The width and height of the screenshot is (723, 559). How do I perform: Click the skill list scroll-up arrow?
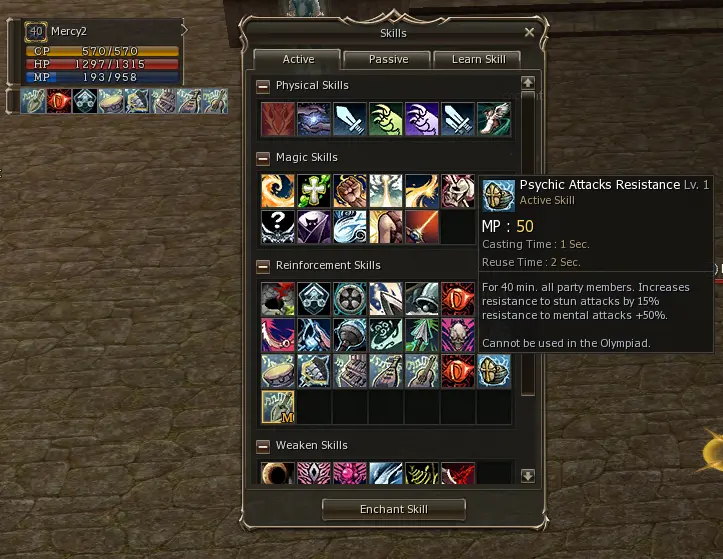click(528, 82)
